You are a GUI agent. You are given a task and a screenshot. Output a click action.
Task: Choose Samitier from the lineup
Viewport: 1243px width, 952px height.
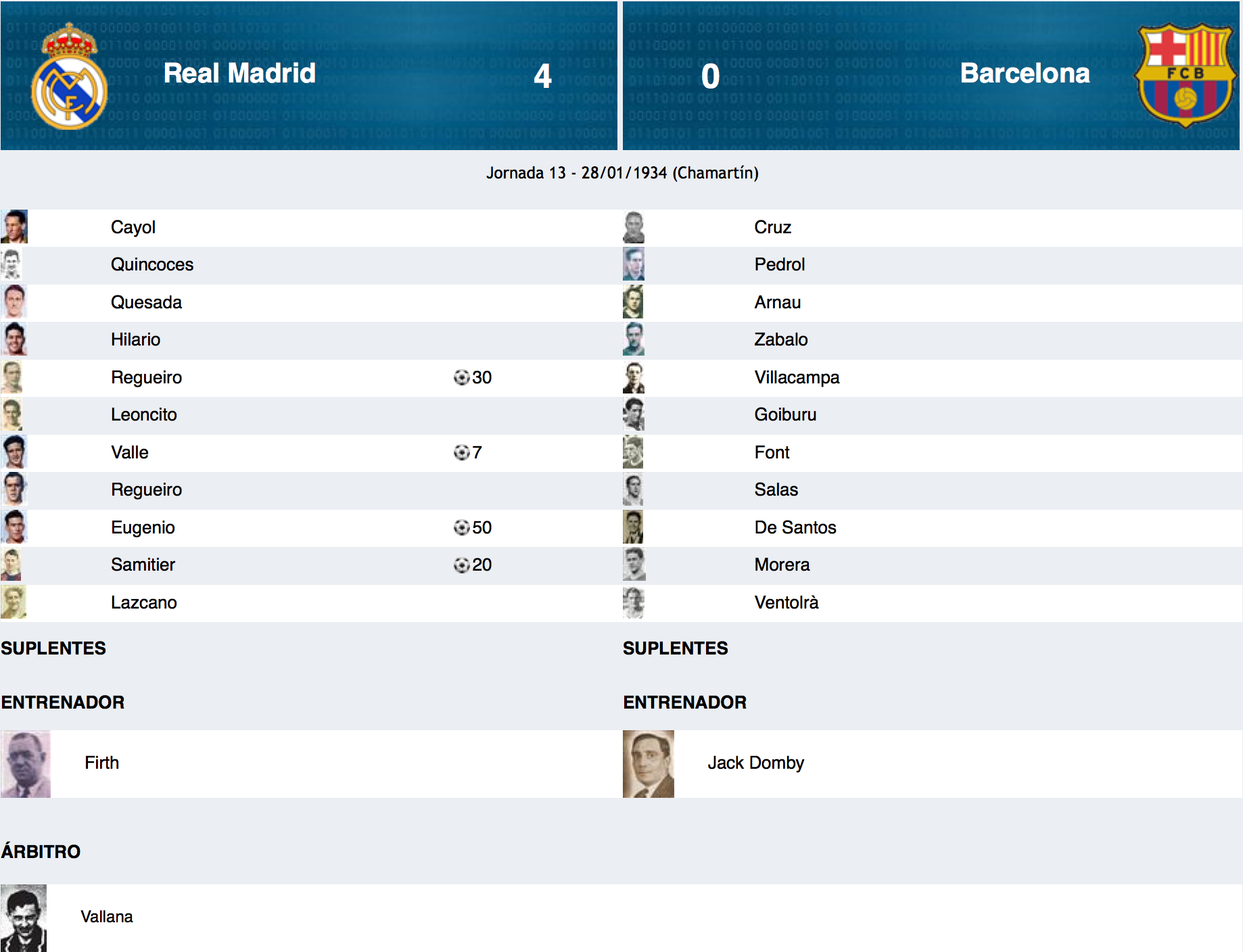coord(143,565)
